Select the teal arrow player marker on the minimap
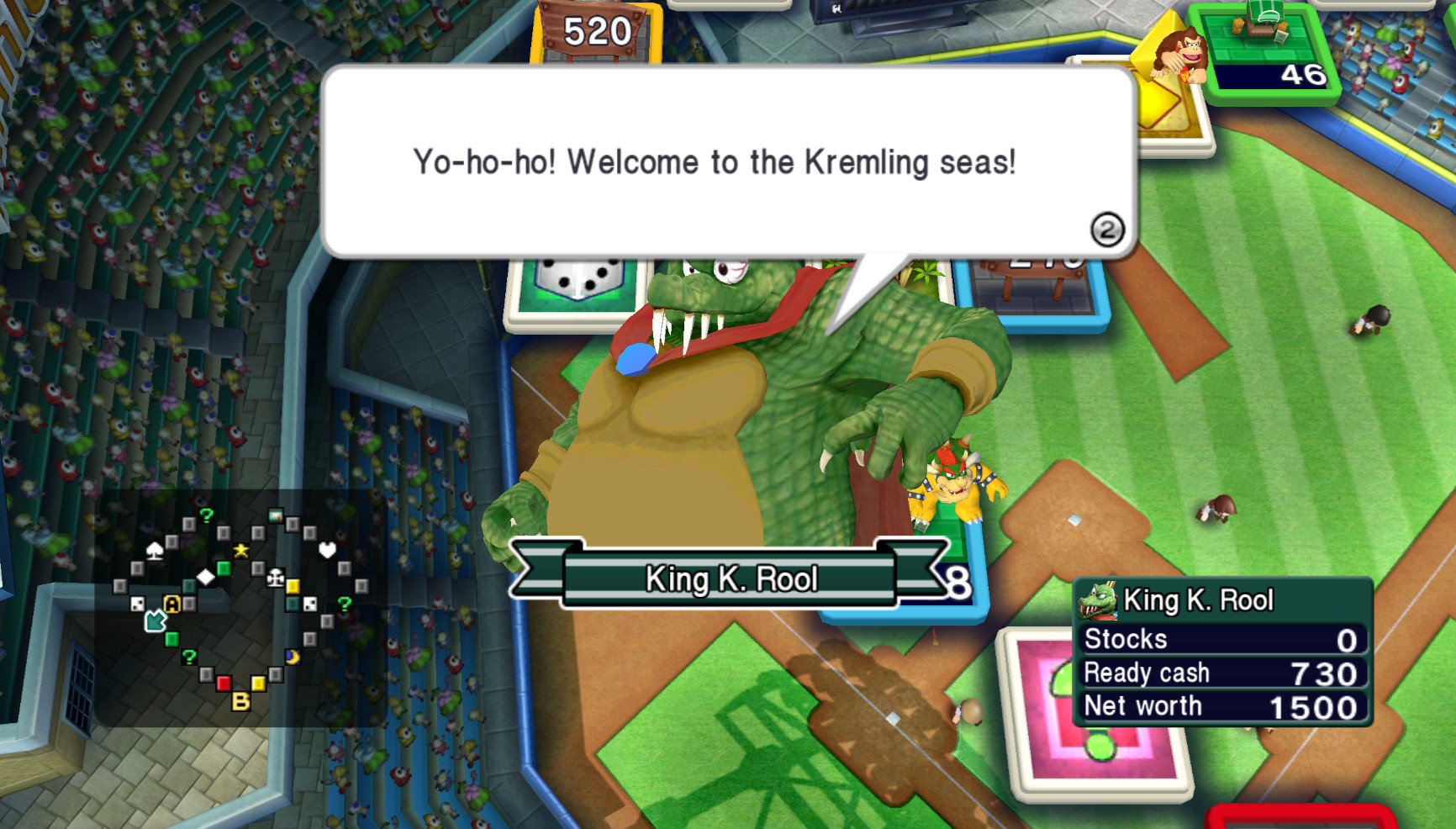Screen dimensions: 1456x829 [x=156, y=620]
